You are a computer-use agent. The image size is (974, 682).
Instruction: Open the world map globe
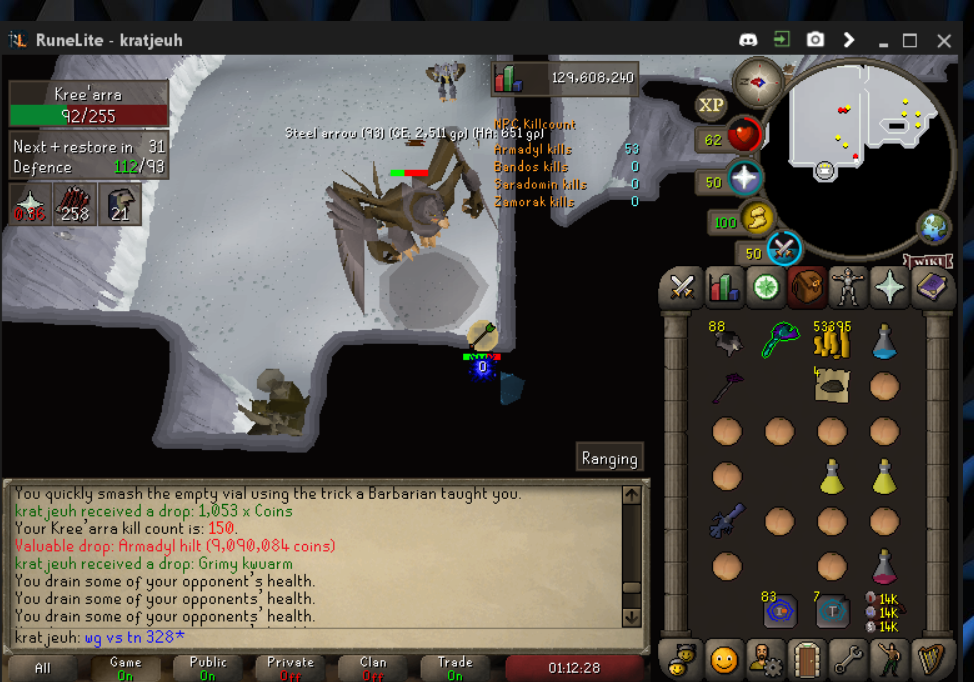click(x=935, y=228)
